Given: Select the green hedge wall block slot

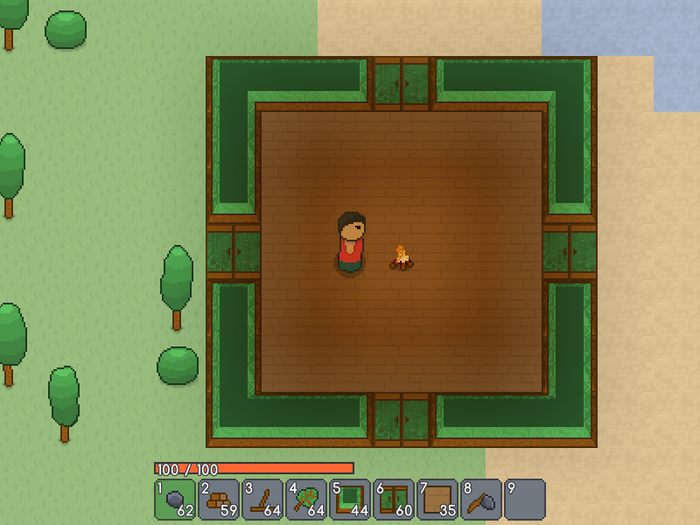Looking at the screenshot, I should point(350,498).
